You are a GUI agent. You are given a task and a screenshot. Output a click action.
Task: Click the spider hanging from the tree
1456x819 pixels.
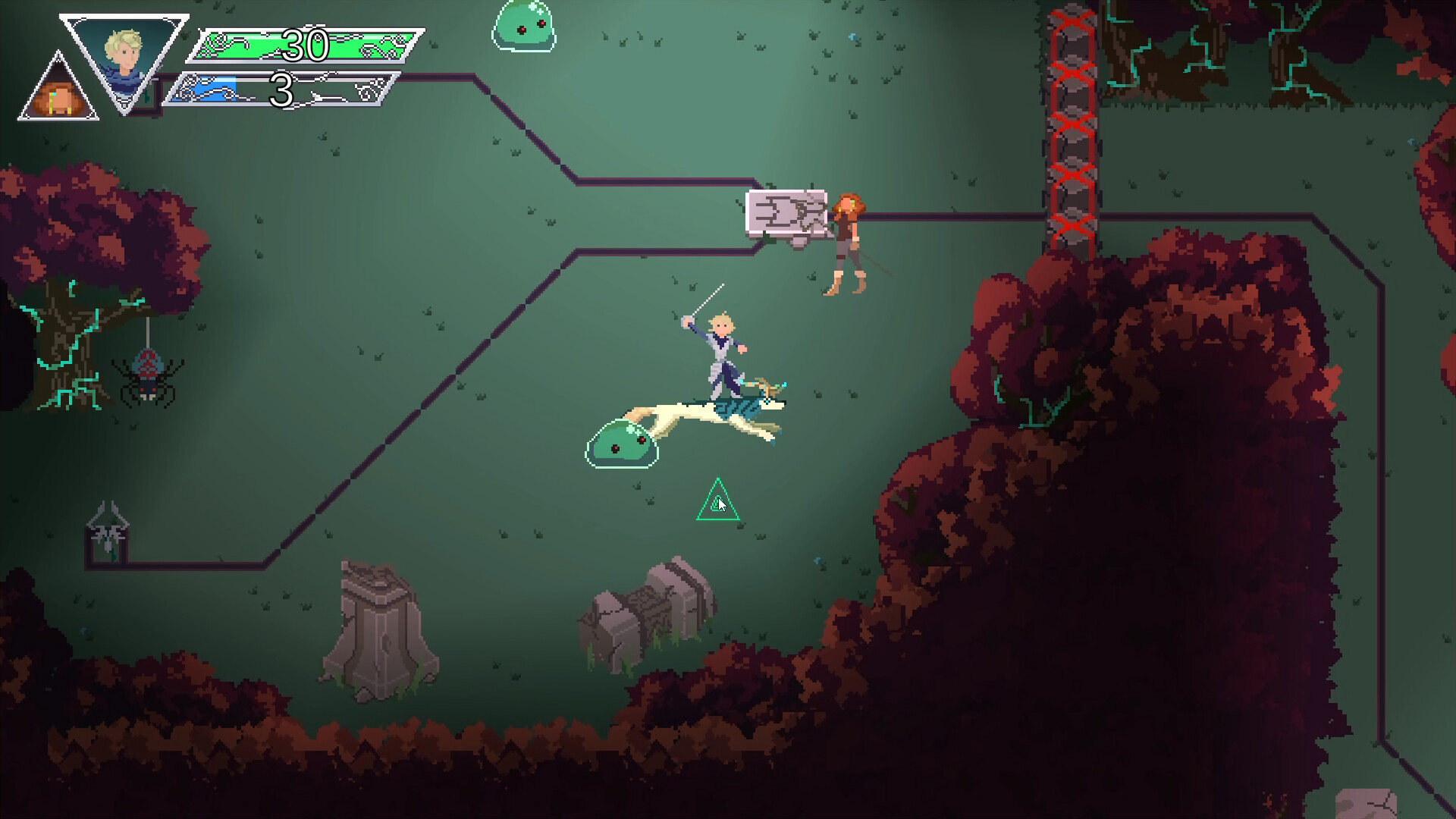tap(148, 375)
